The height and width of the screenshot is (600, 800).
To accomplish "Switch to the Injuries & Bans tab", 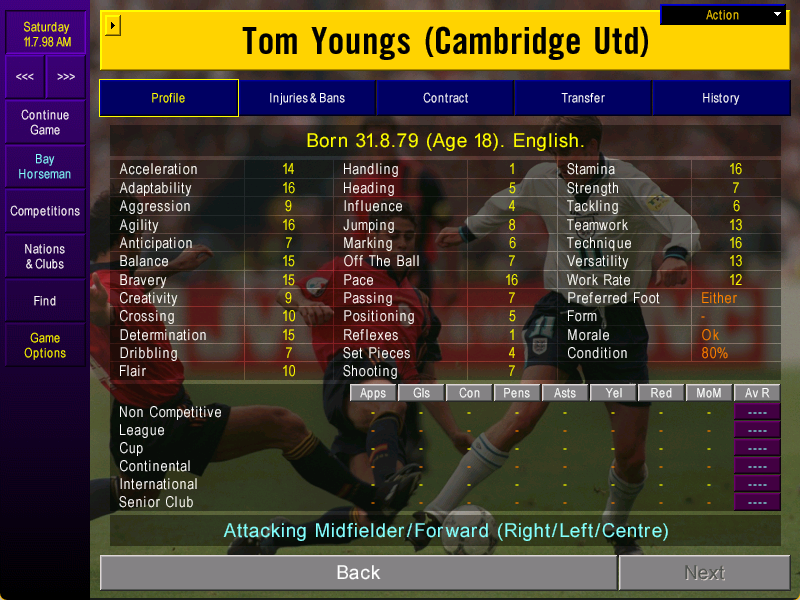I will click(x=307, y=98).
